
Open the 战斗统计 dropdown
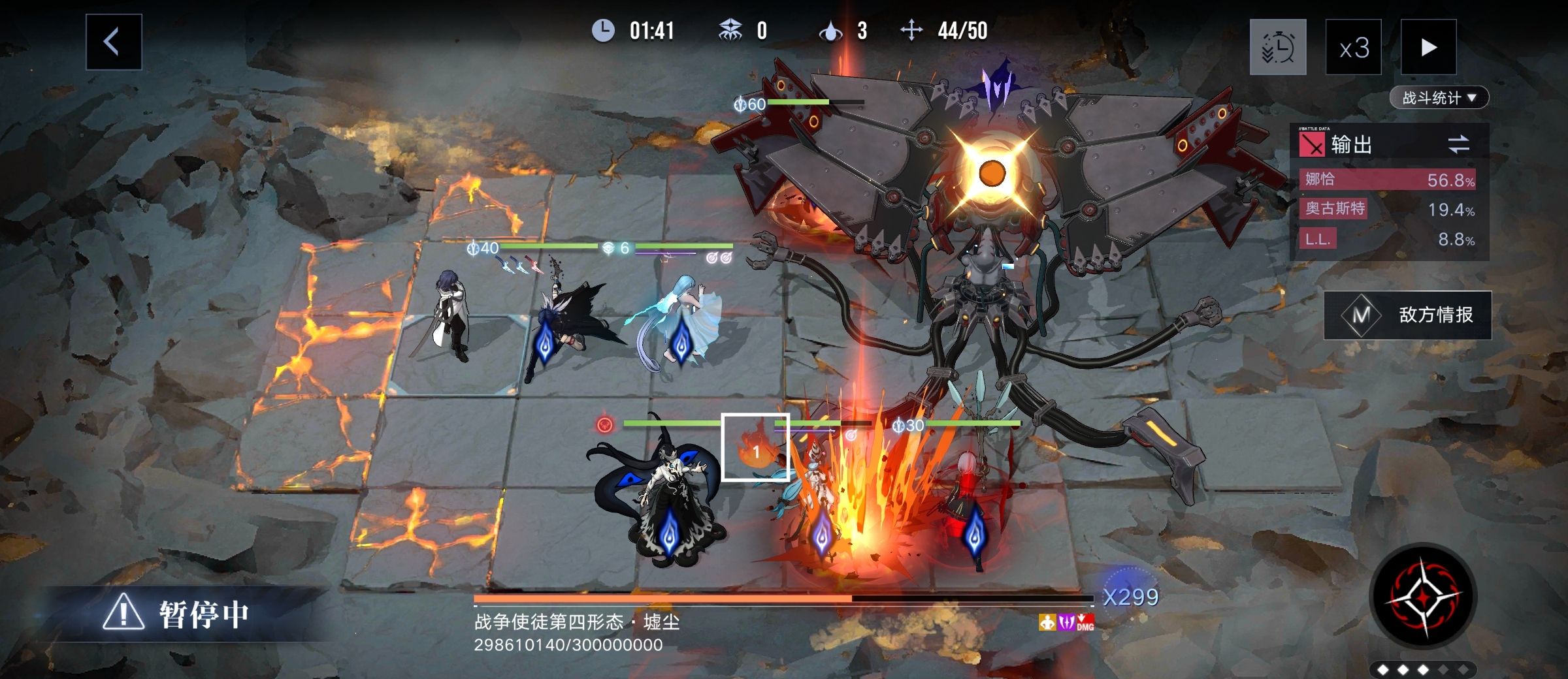tap(1439, 98)
